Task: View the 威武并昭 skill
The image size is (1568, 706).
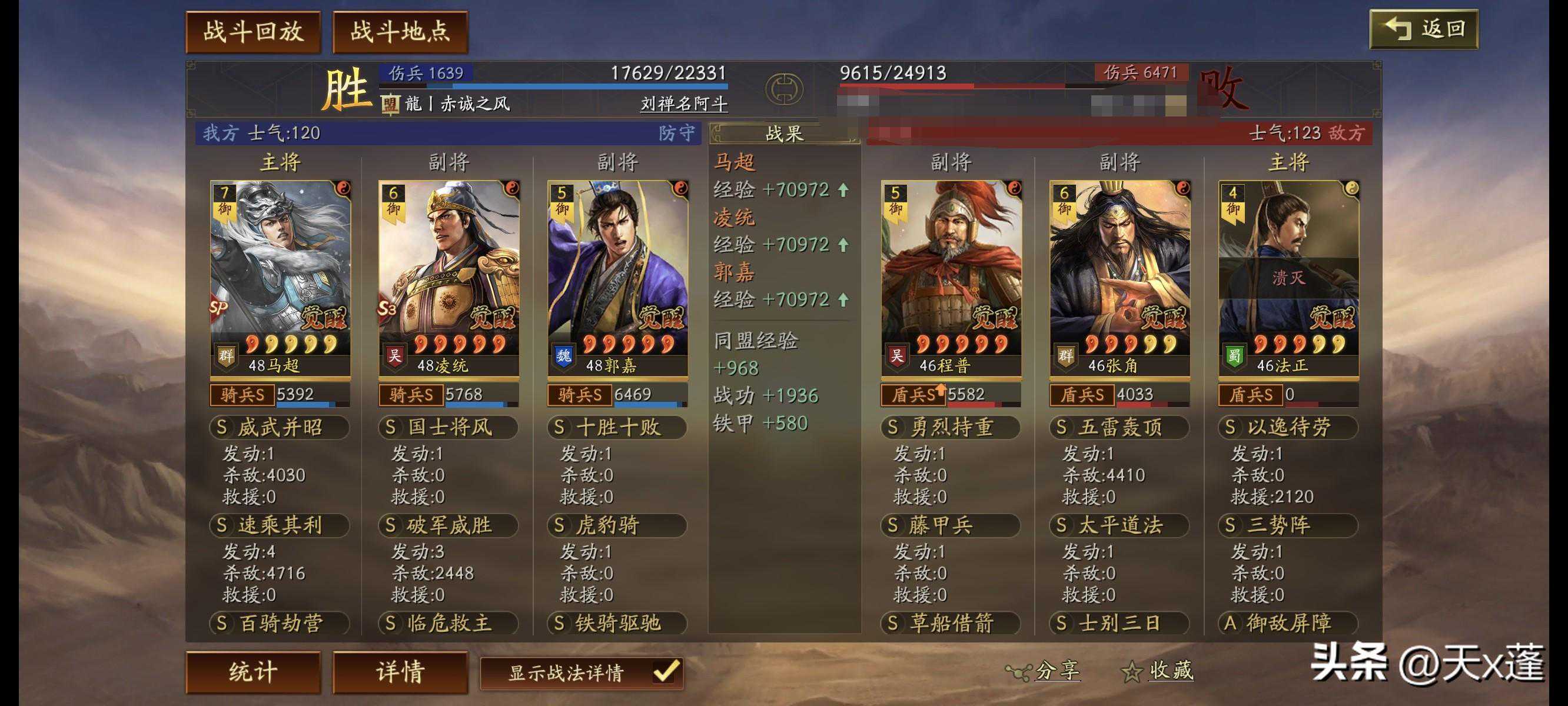Action: (280, 427)
